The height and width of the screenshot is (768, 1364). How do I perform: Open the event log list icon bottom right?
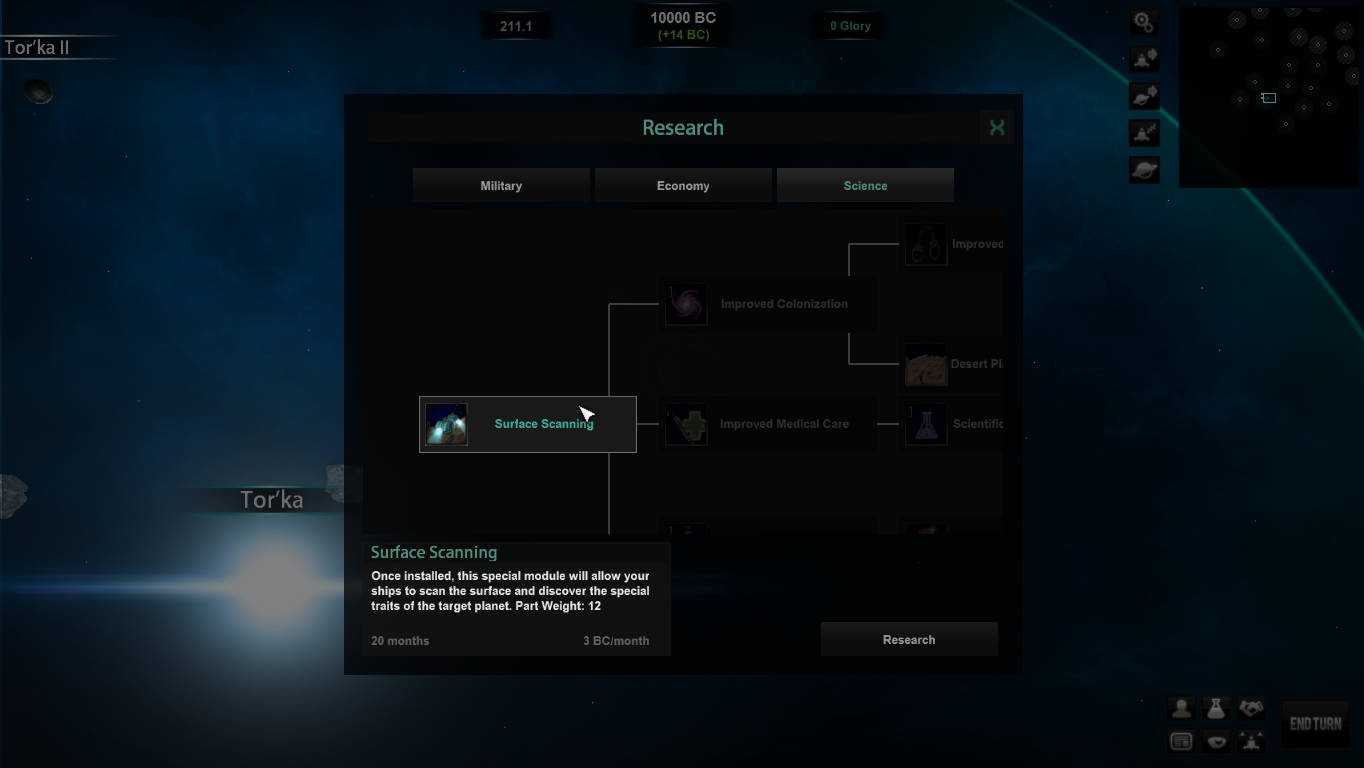click(x=1181, y=740)
